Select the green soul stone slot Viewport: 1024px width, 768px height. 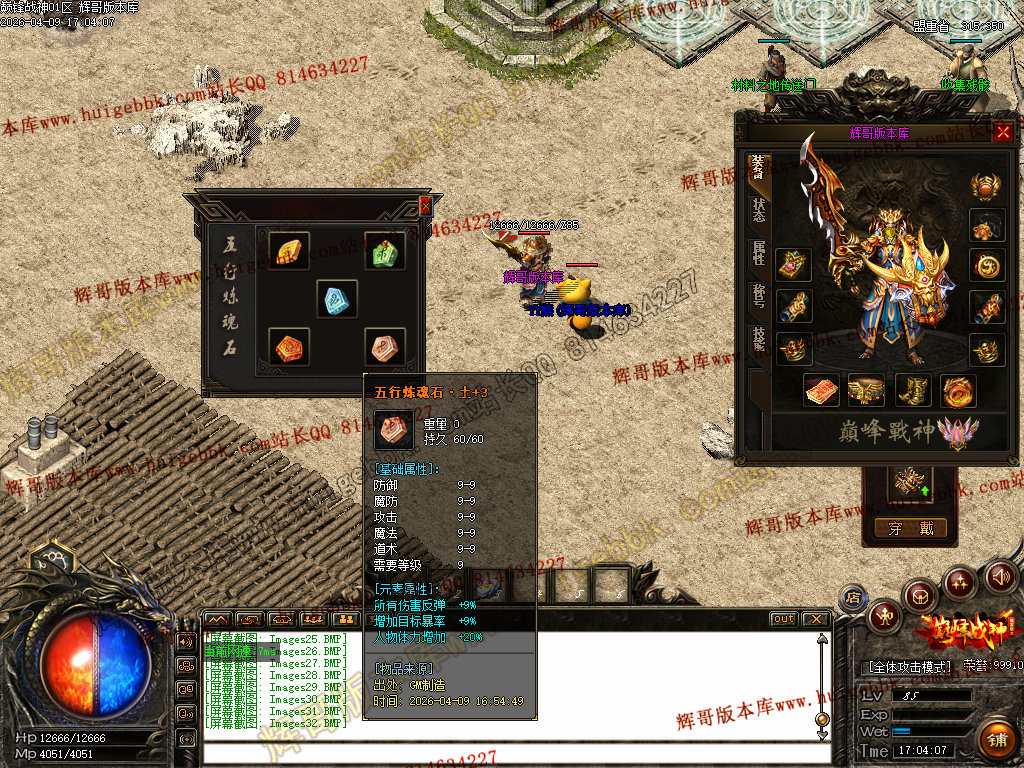(384, 251)
